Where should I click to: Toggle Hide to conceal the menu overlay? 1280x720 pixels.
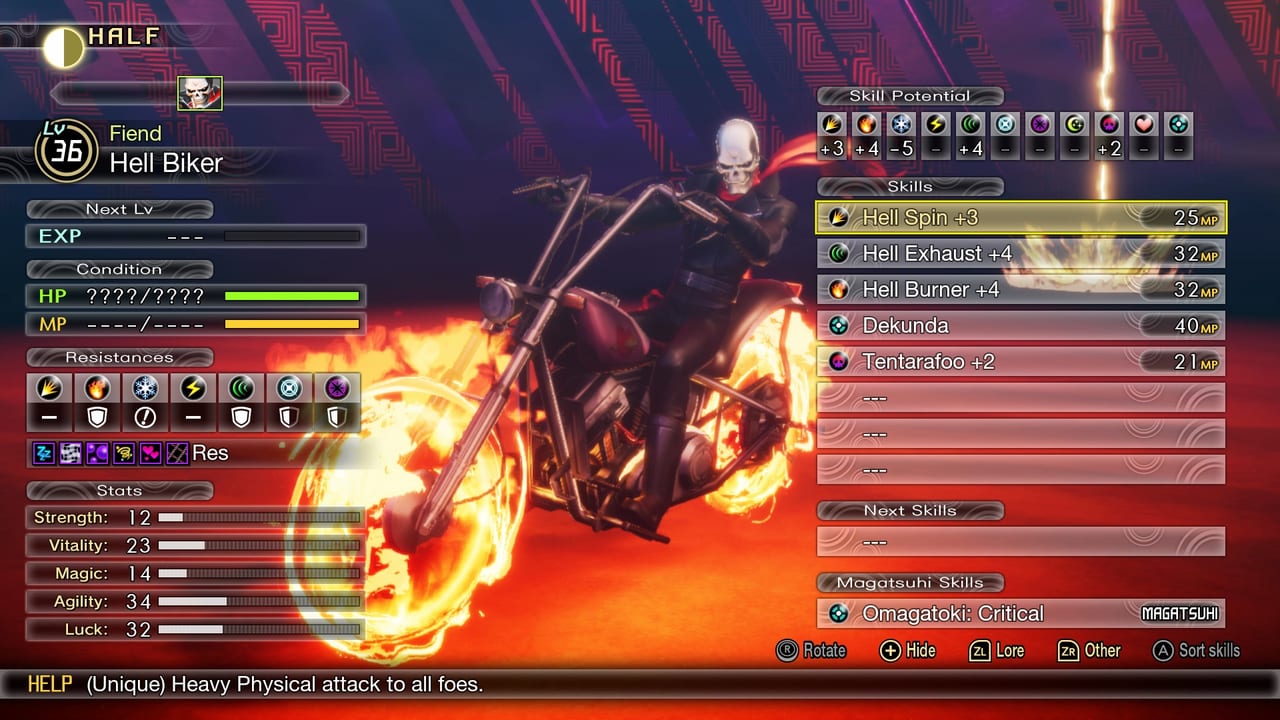click(x=908, y=651)
